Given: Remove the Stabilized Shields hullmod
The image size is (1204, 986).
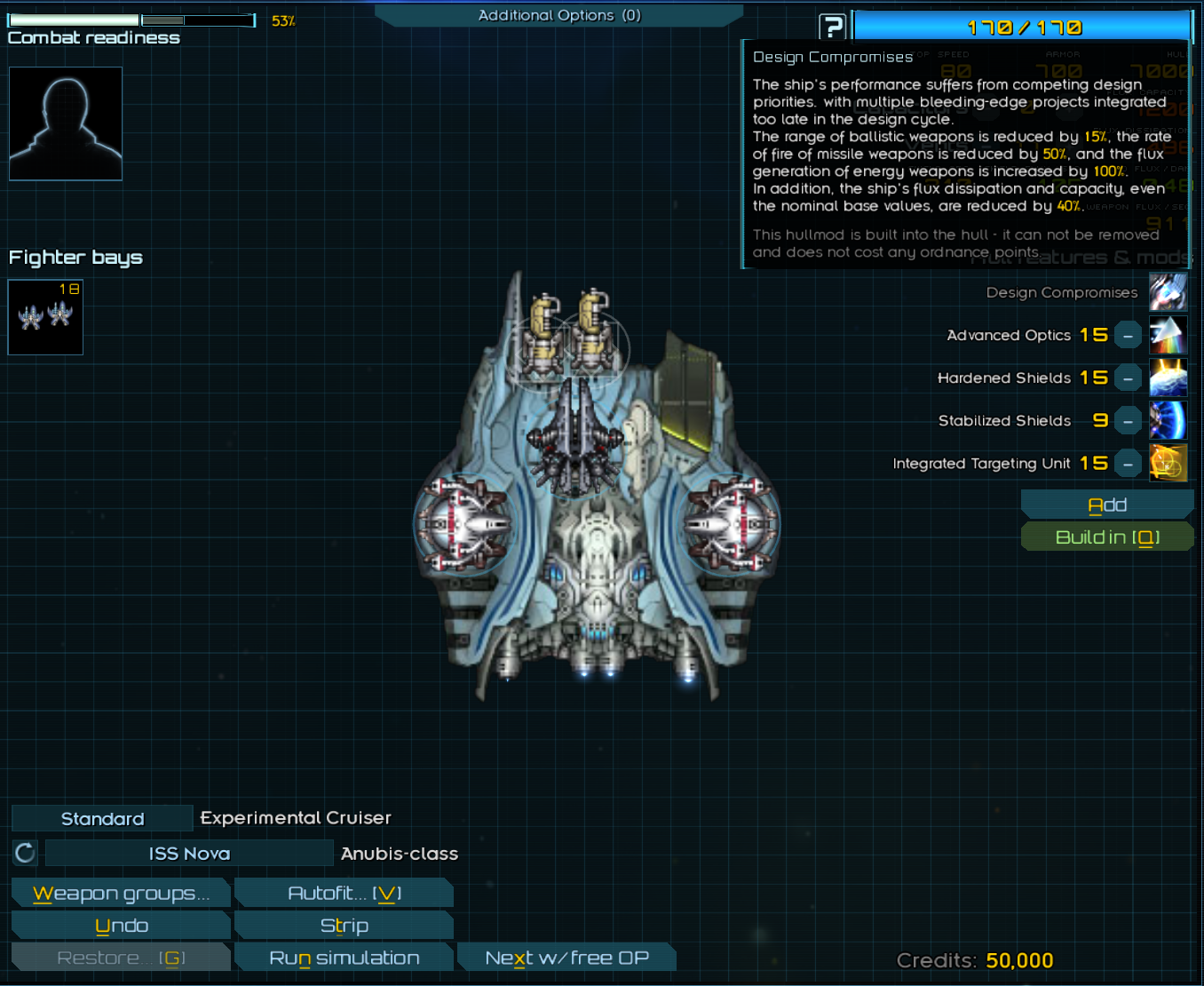Looking at the screenshot, I should tap(1128, 421).
